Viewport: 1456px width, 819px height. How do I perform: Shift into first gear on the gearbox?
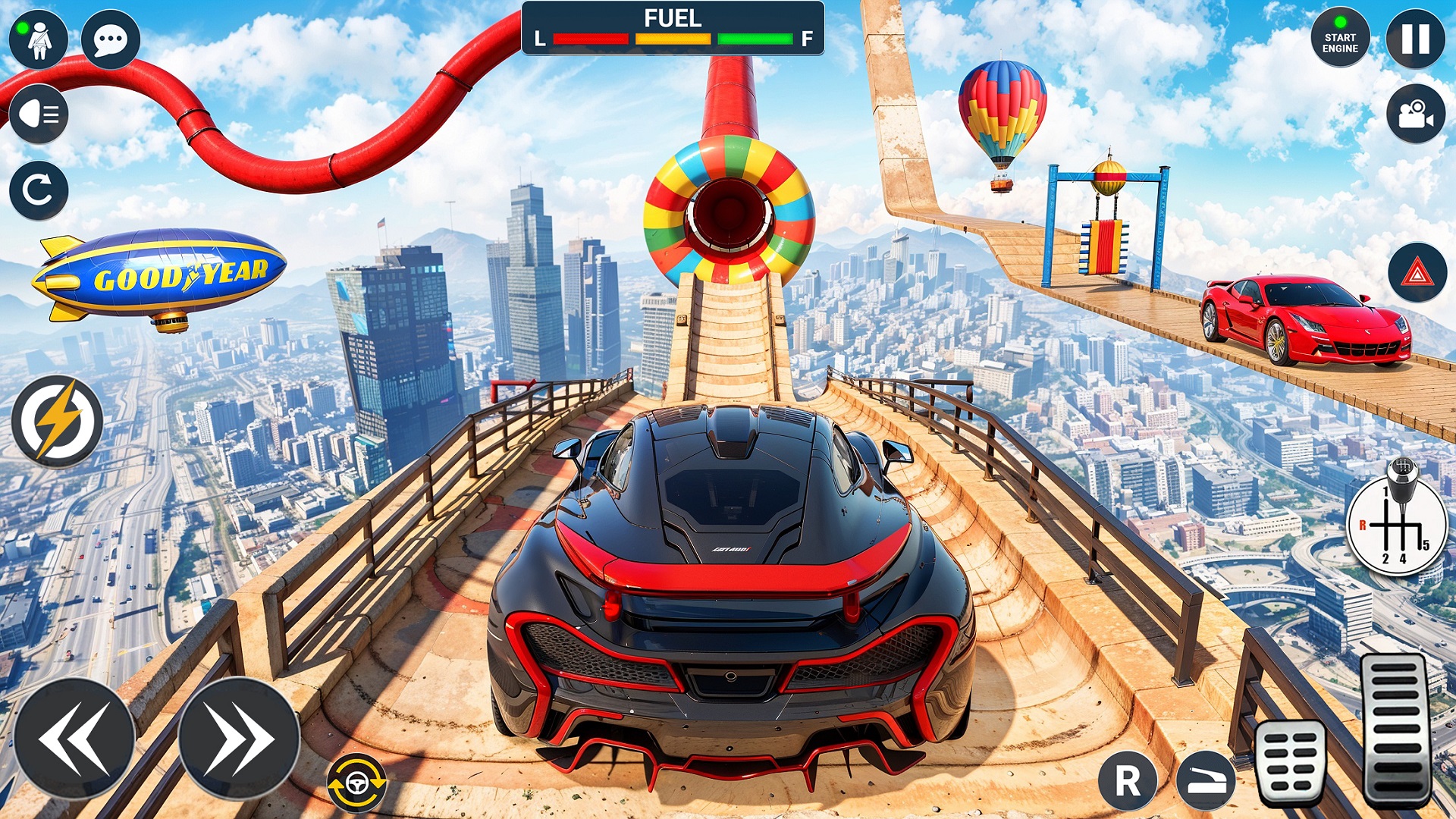pyautogui.click(x=1386, y=491)
